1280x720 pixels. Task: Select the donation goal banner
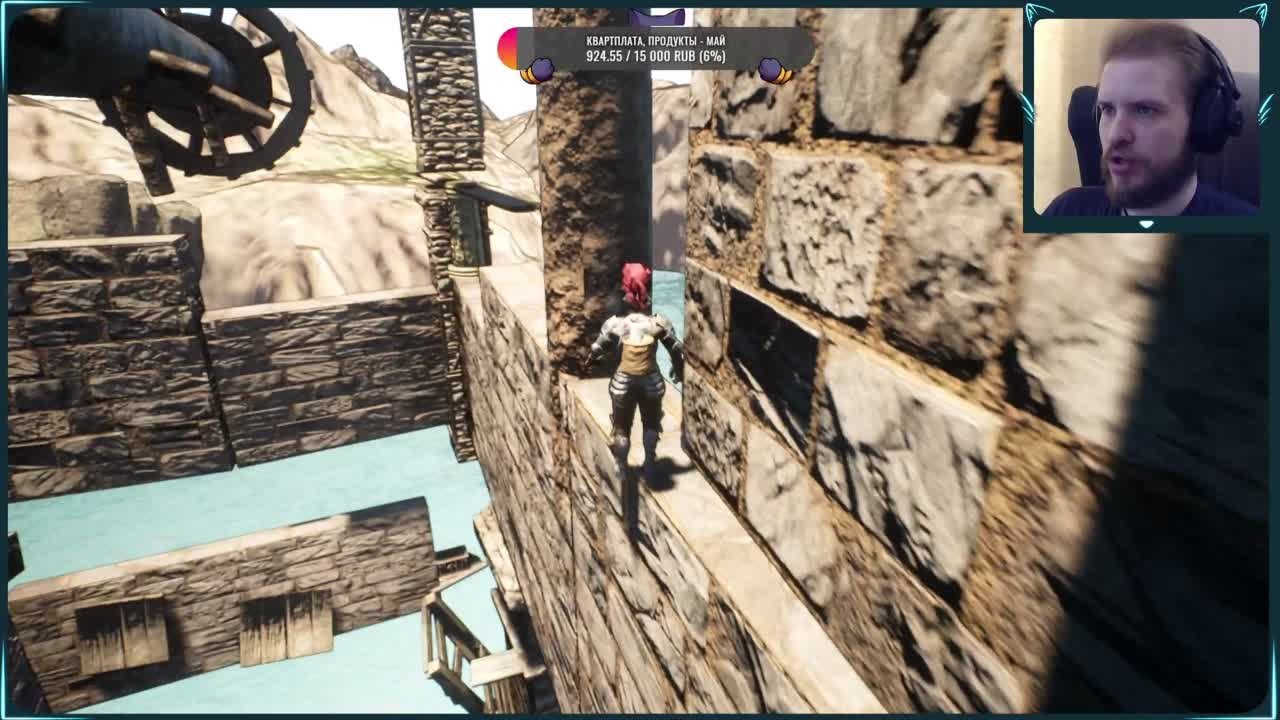655,49
